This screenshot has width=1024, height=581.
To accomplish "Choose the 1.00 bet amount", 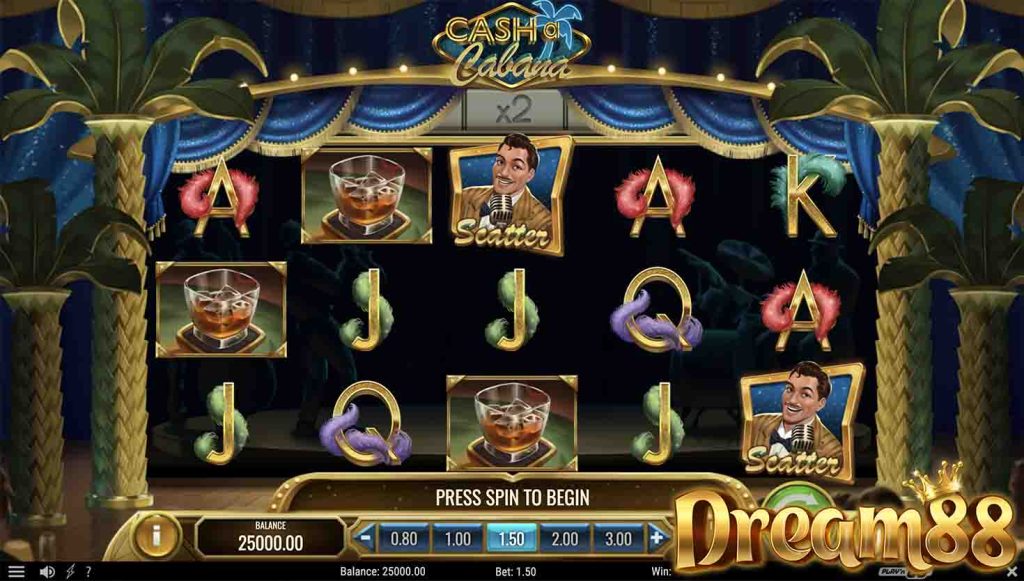I will (457, 538).
